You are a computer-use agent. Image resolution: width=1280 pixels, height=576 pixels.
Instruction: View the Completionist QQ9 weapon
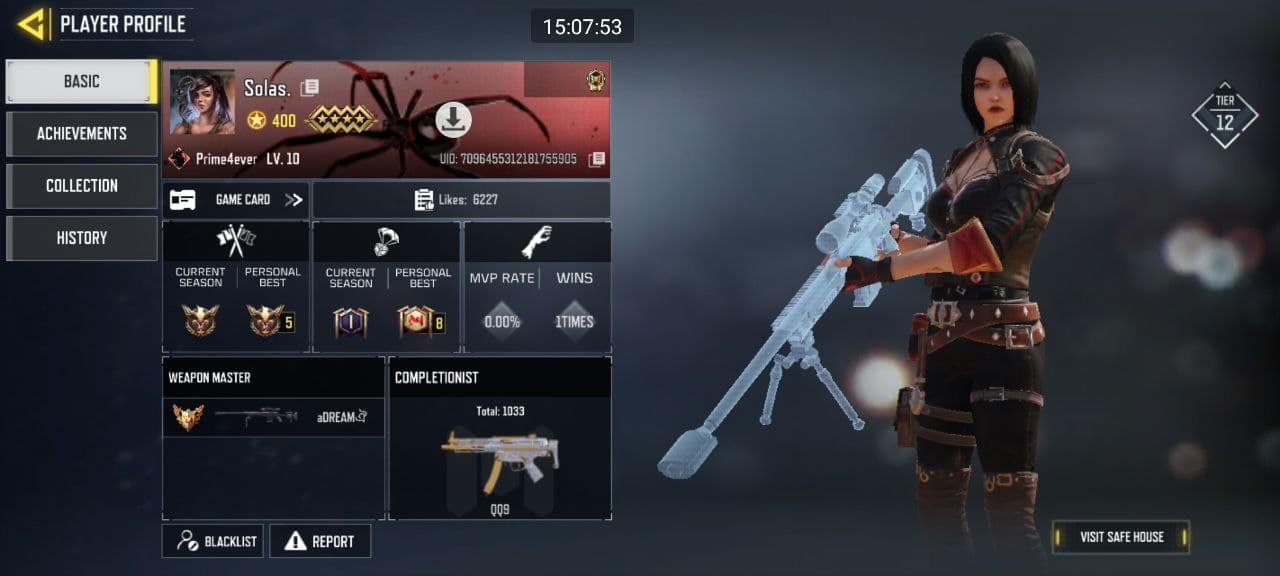point(500,460)
